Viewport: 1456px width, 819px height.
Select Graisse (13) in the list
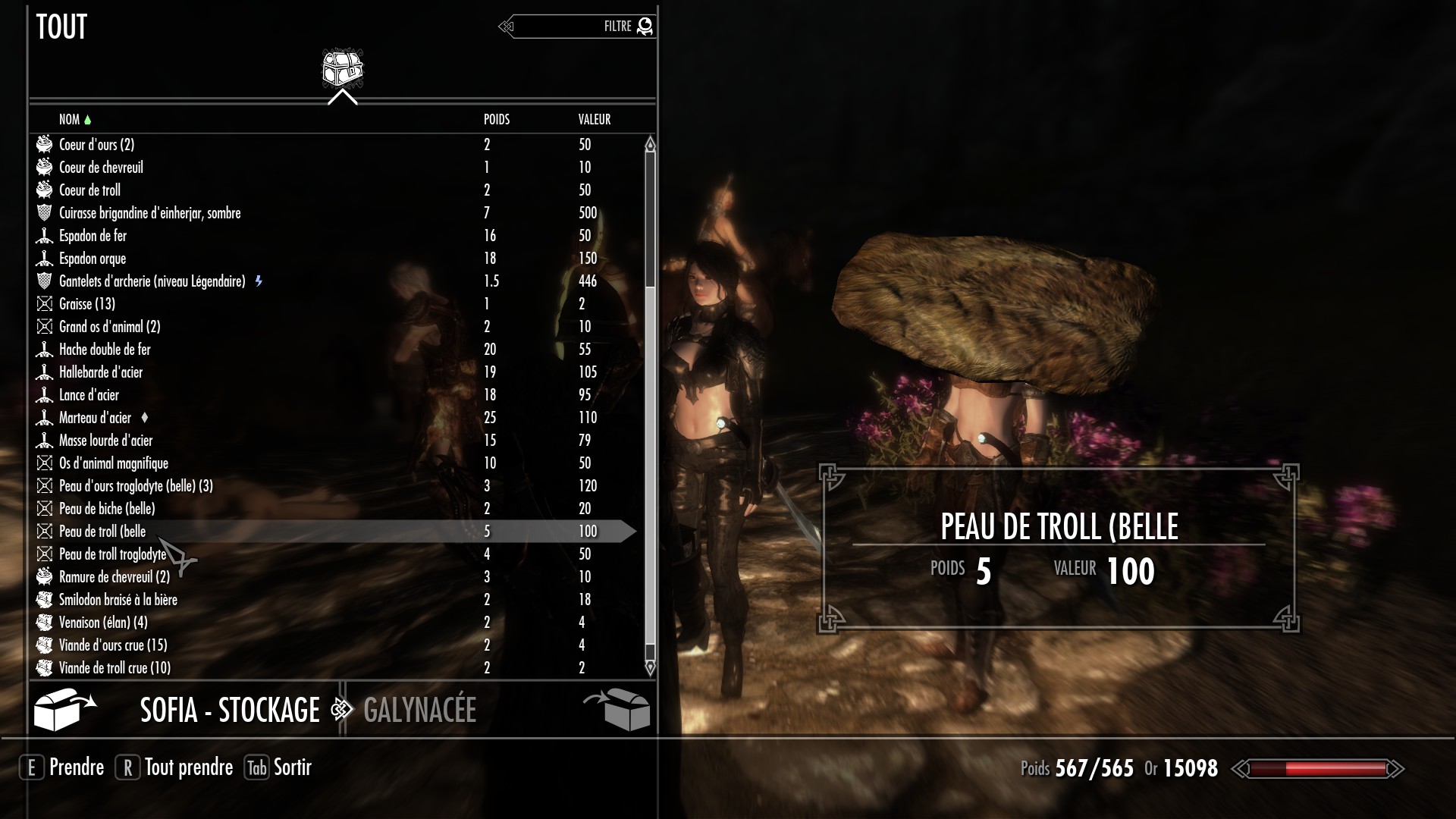(87, 304)
